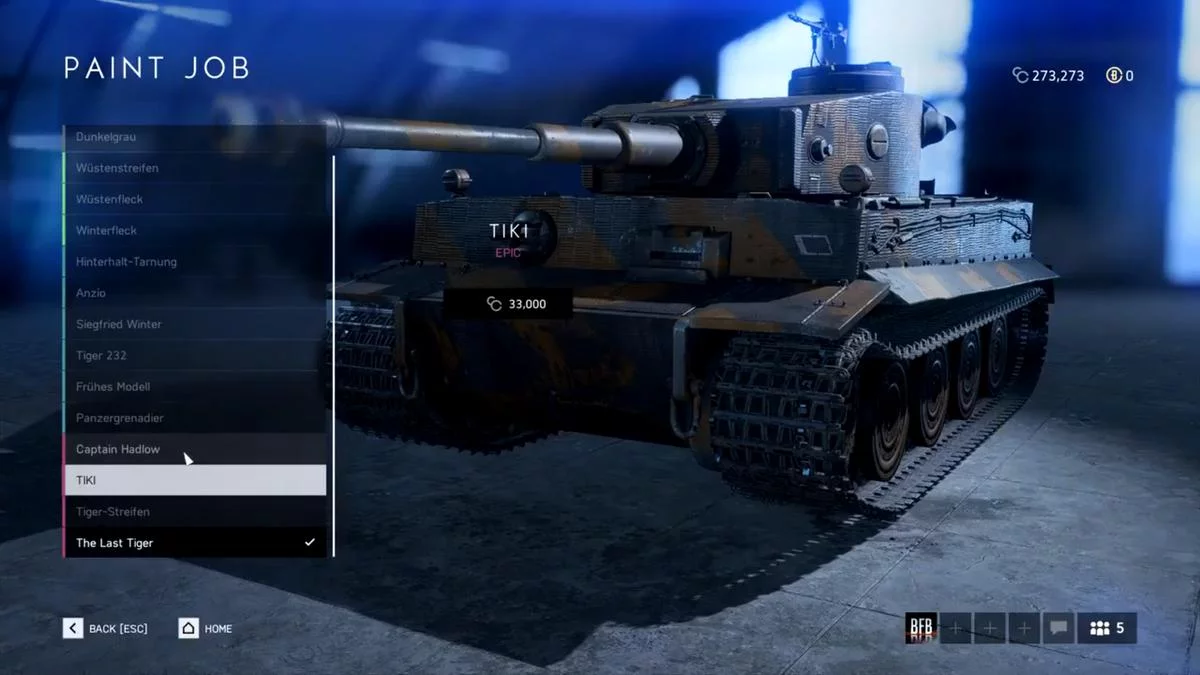Choose the Panzergrenadier paint job
Viewport: 1200px width, 675px height.
[195, 418]
